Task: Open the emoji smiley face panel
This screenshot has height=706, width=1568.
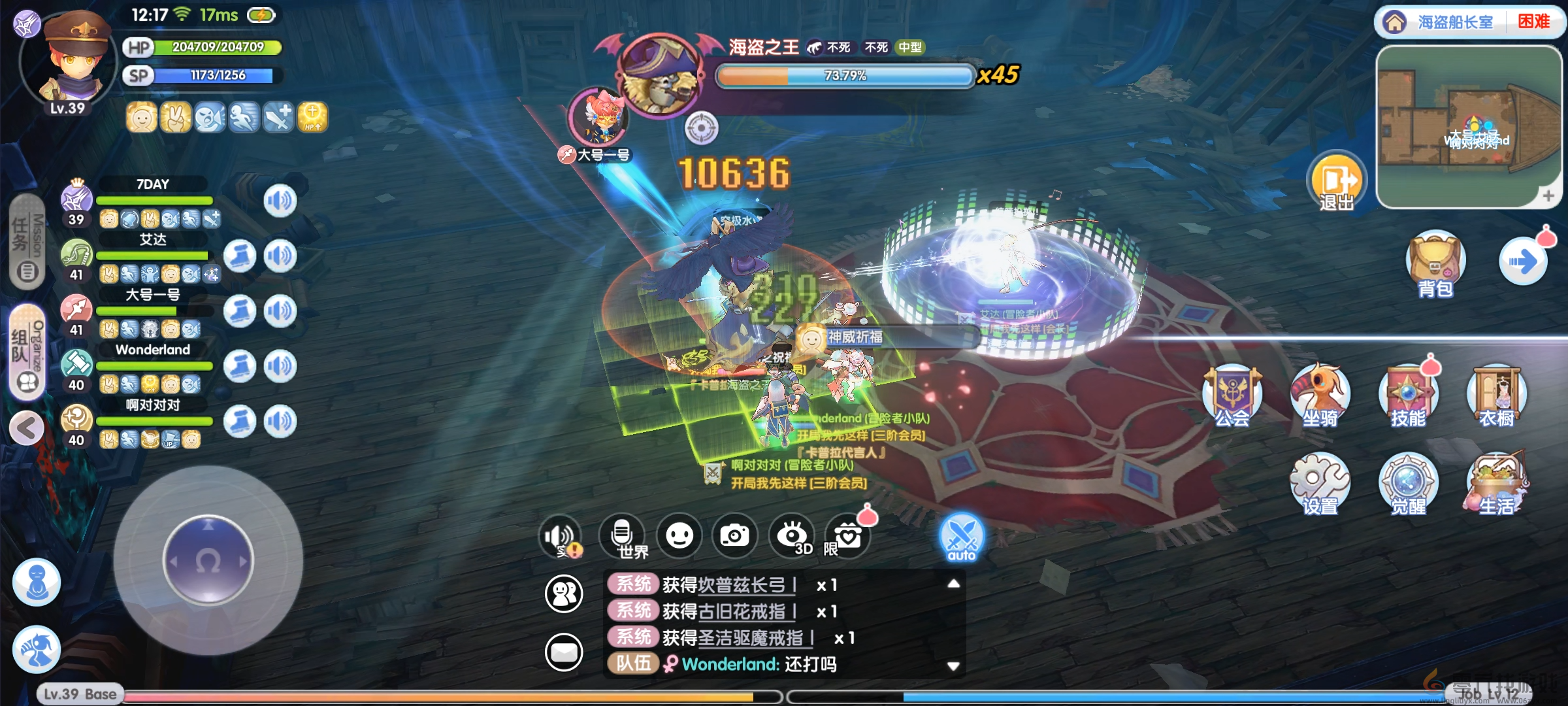Action: coord(679,536)
